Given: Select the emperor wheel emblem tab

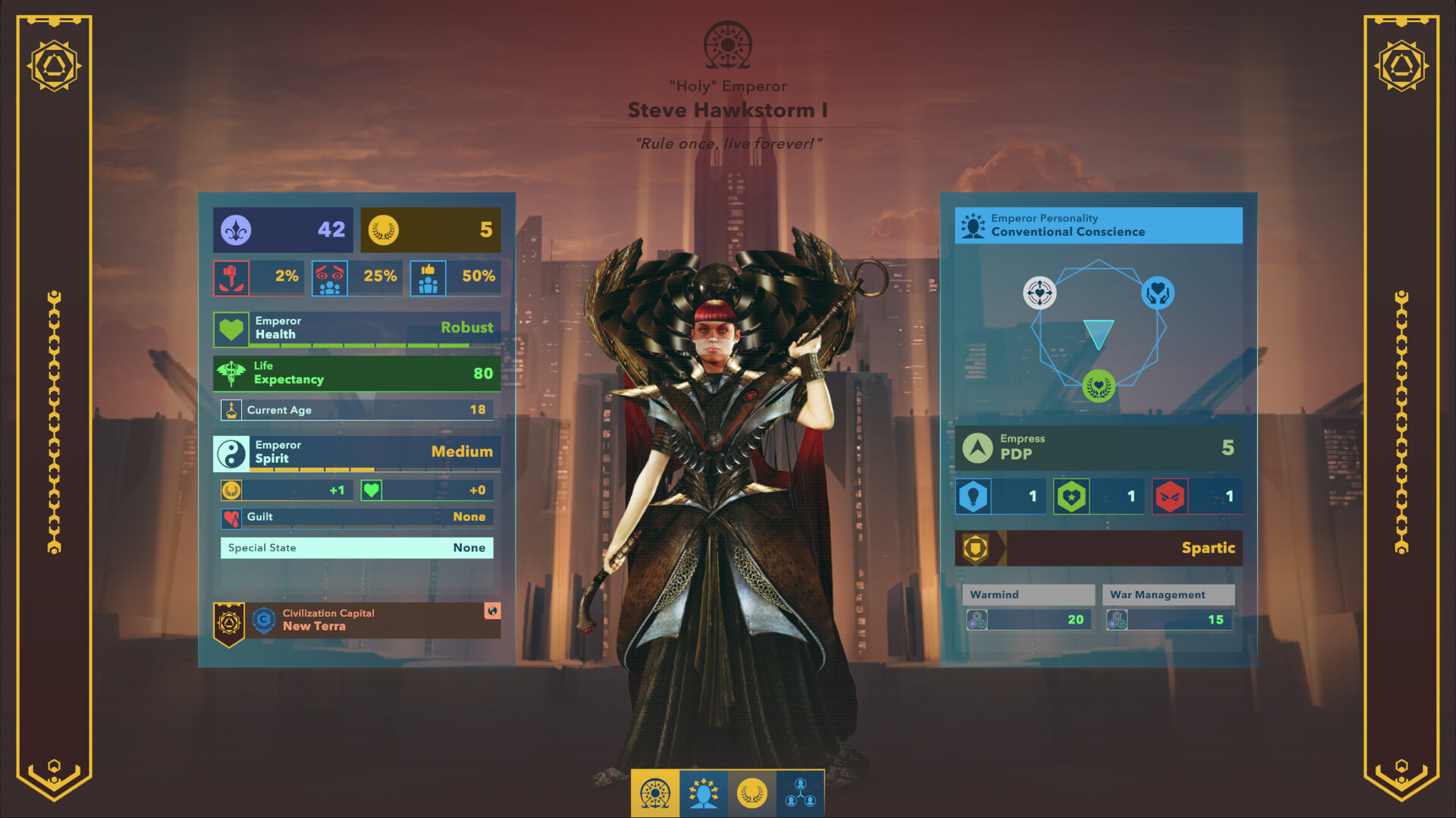Looking at the screenshot, I should click(x=655, y=794).
